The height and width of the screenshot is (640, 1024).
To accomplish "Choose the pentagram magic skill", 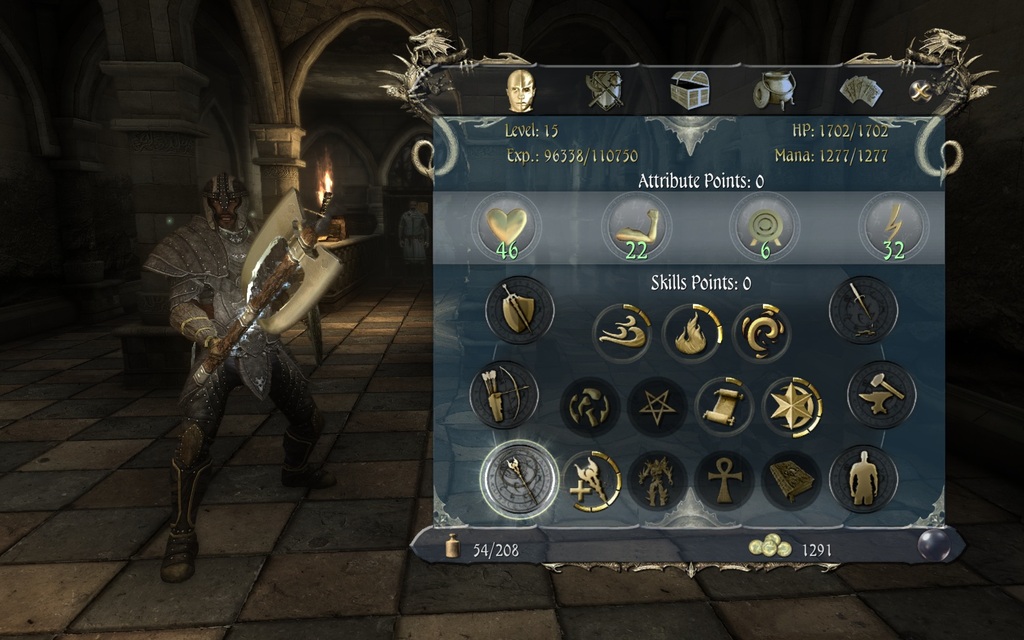I will coord(657,406).
